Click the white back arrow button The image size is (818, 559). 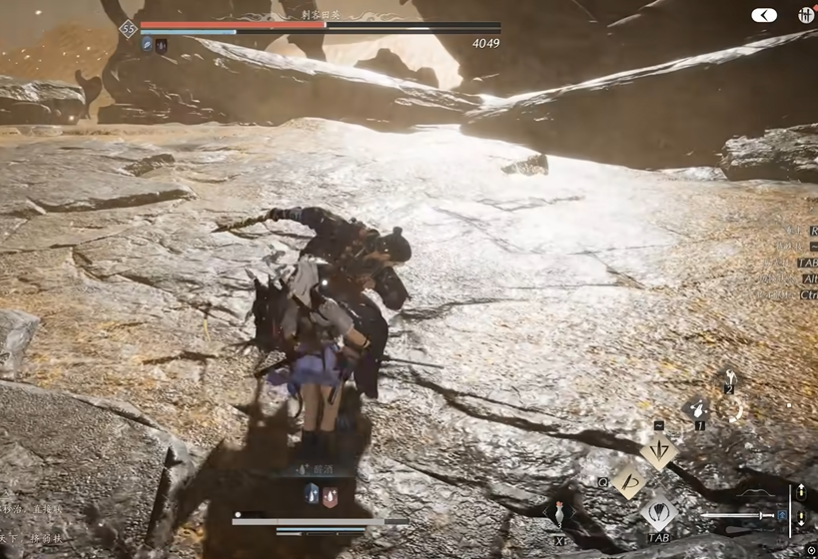tap(764, 15)
